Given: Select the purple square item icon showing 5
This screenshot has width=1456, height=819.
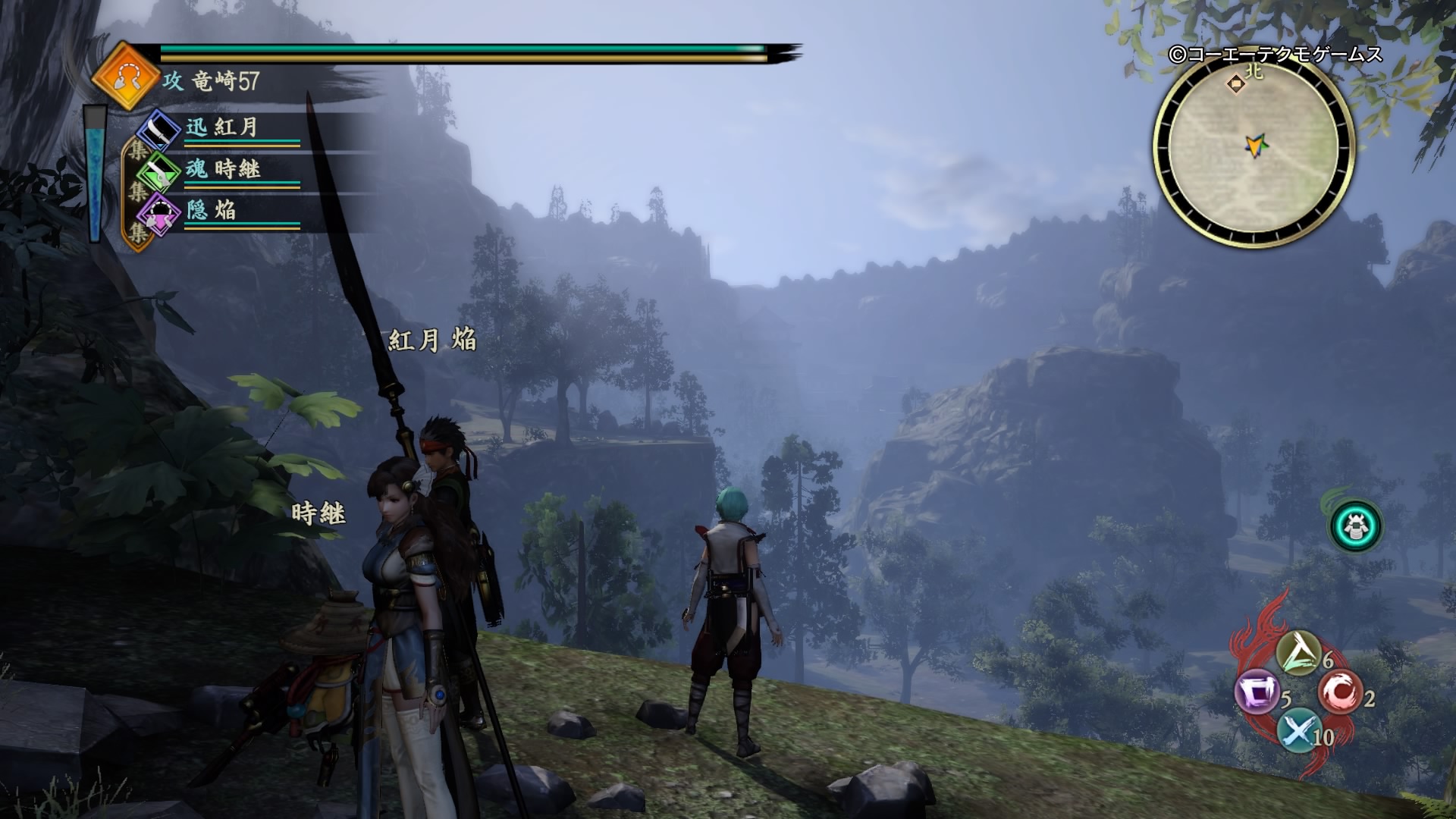Looking at the screenshot, I should point(1257,691).
